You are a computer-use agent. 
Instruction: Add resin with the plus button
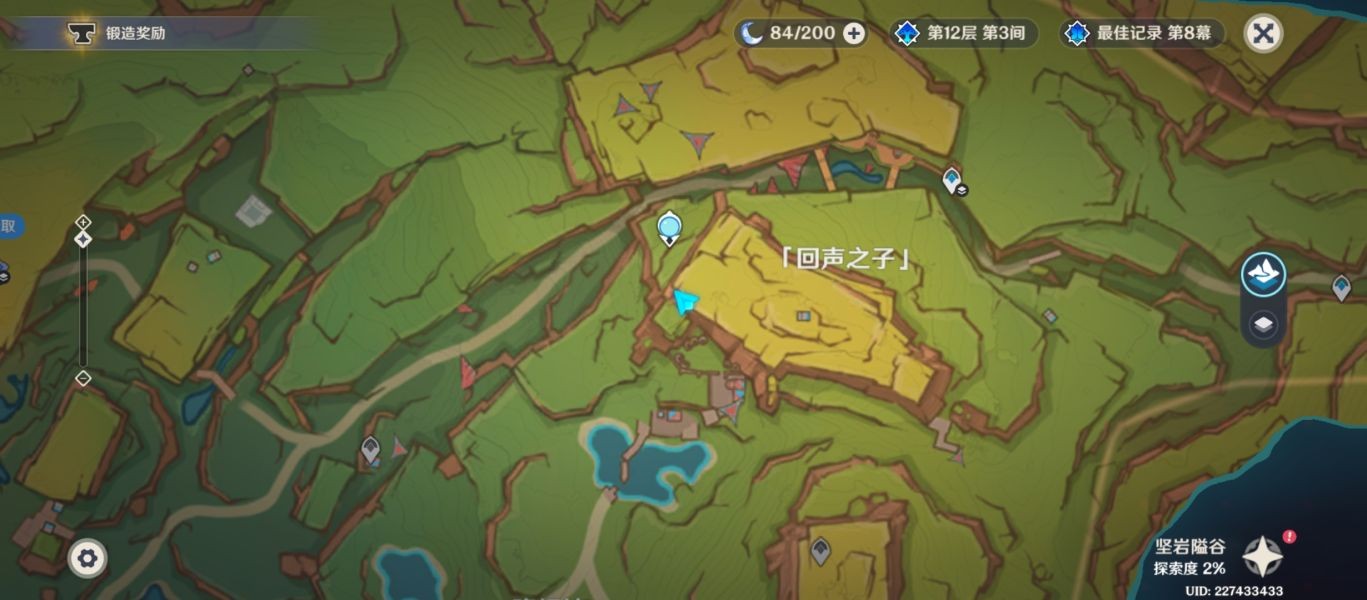point(854,34)
